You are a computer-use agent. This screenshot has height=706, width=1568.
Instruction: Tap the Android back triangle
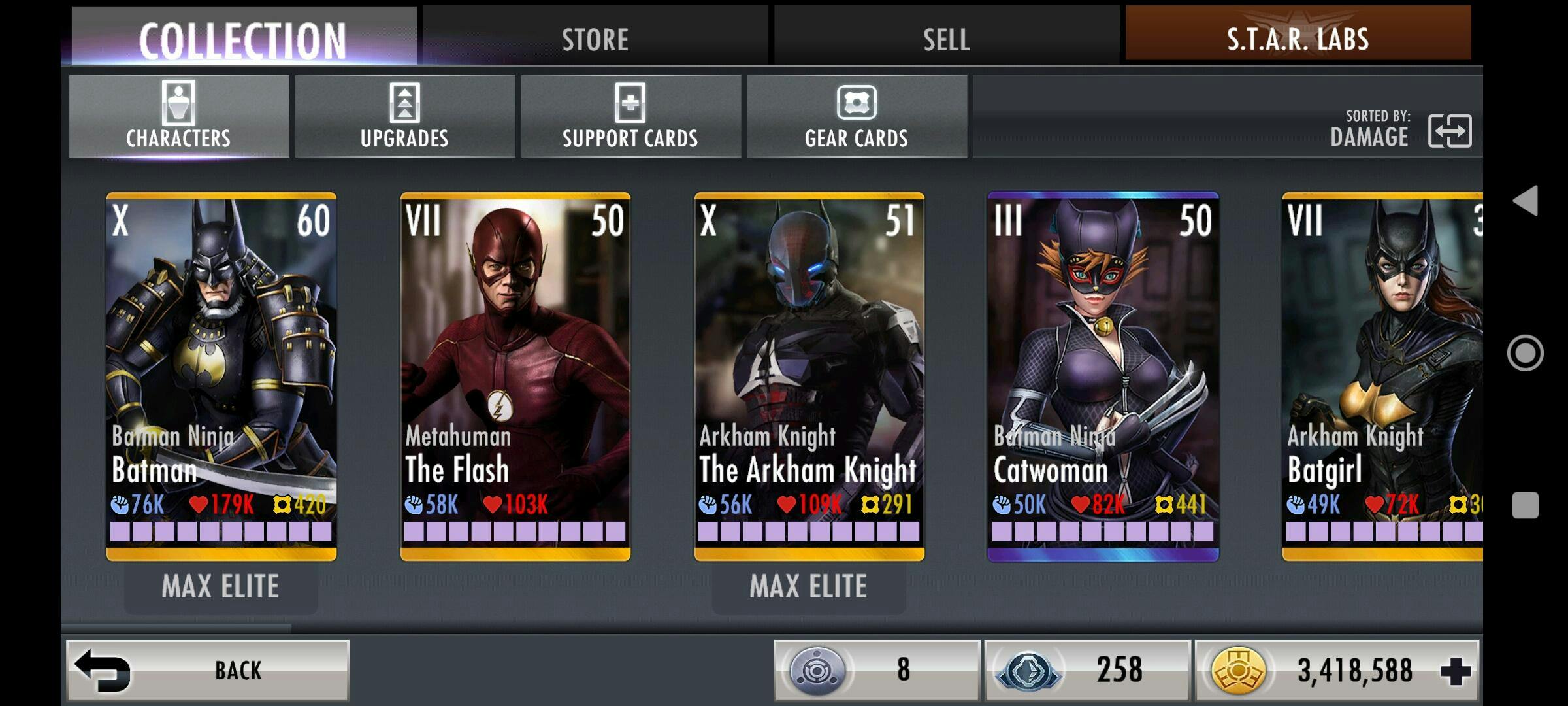coord(1526,201)
